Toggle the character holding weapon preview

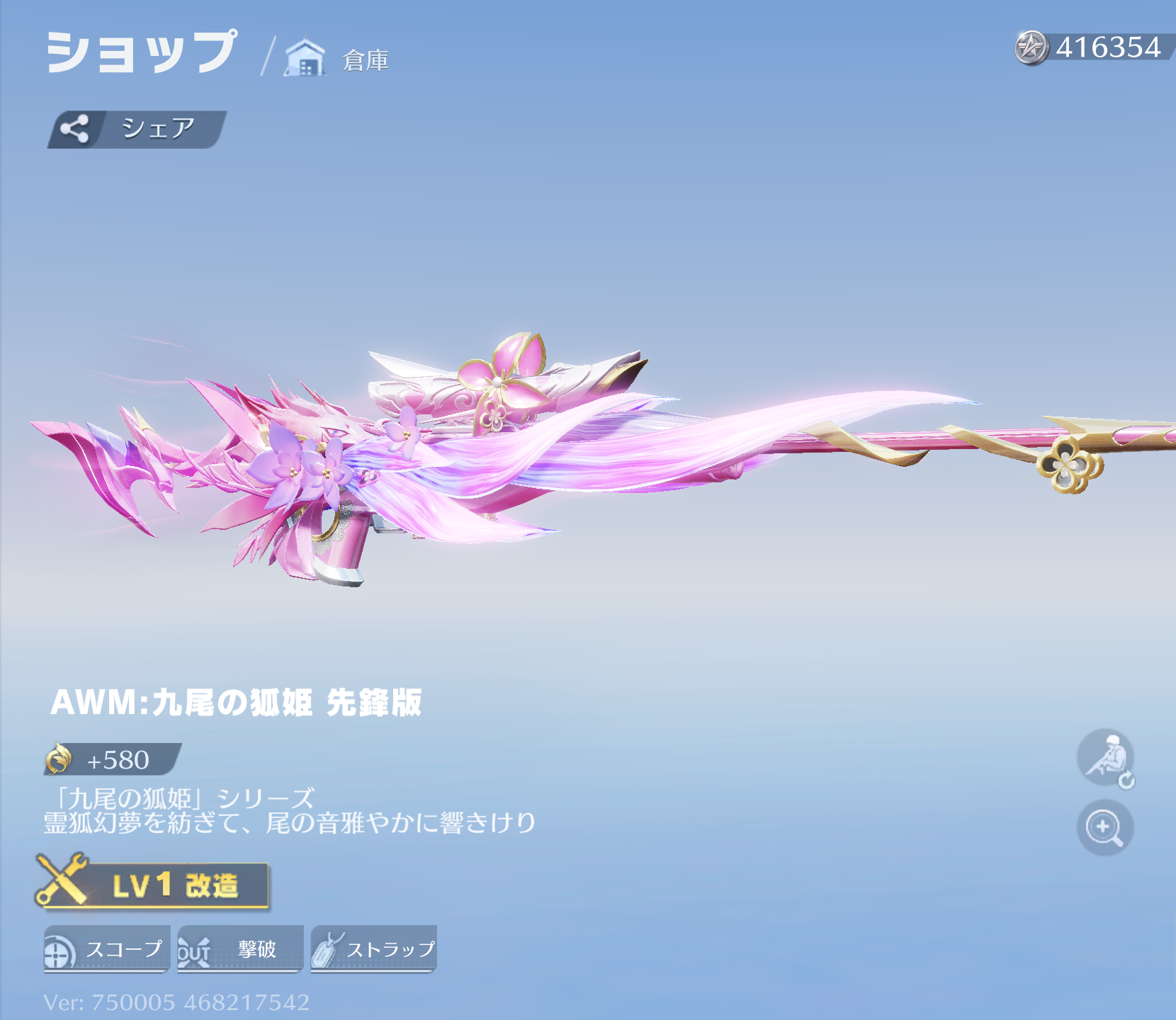click(1105, 758)
